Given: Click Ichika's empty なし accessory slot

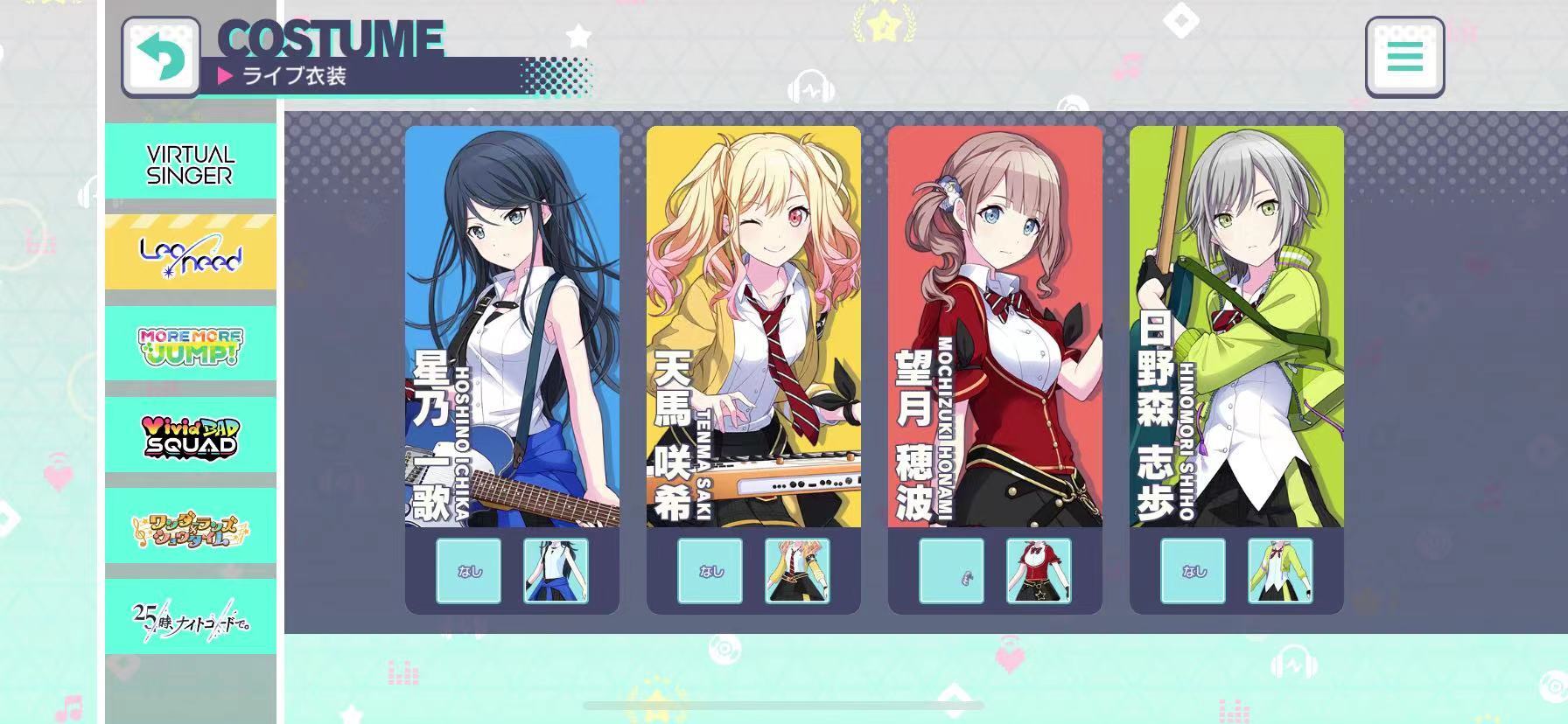Looking at the screenshot, I should pos(468,571).
